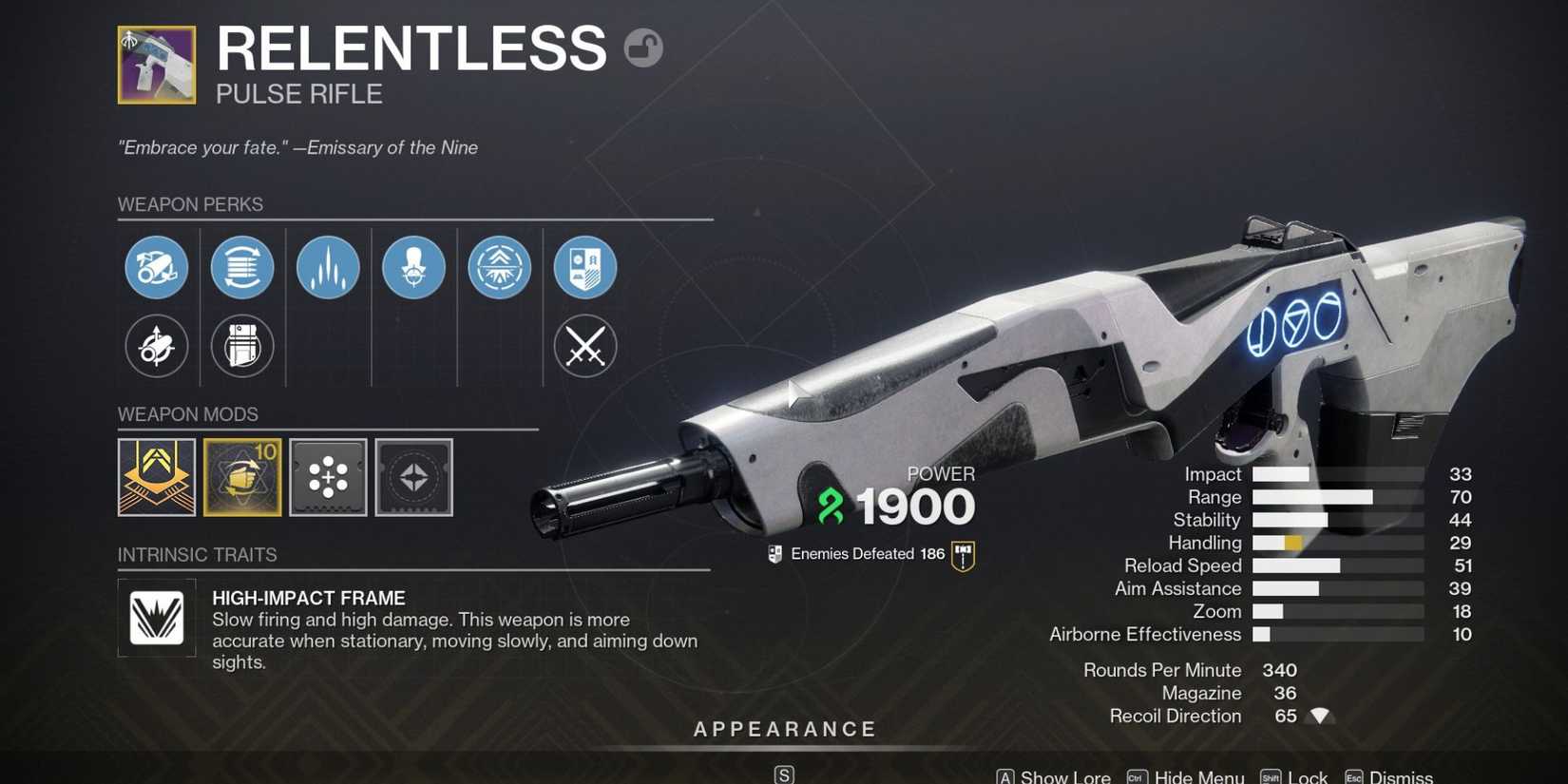Select the alternate magazine perk in second row
The height and width of the screenshot is (784, 1568).
tap(242, 347)
